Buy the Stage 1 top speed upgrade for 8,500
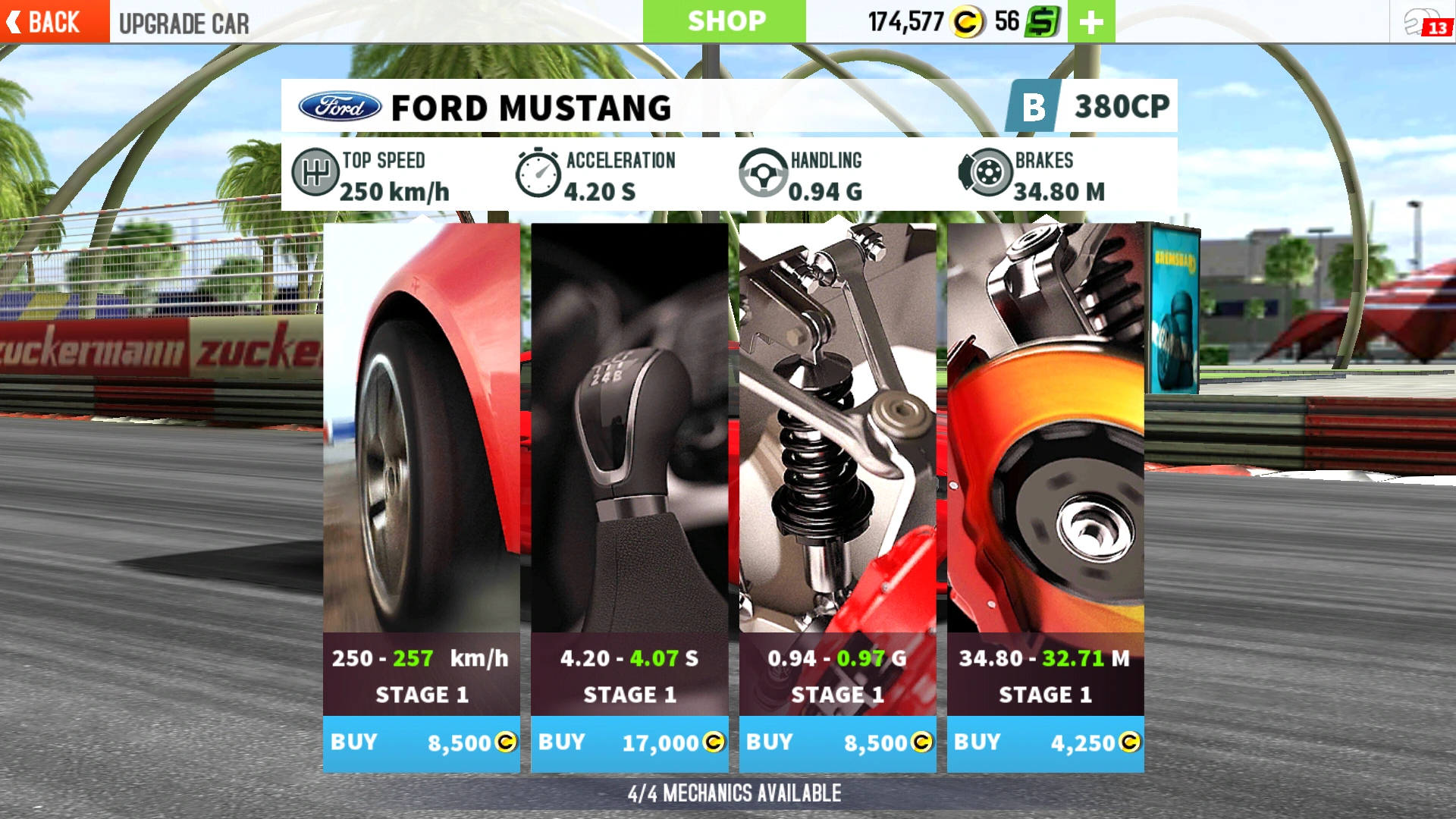Image resolution: width=1456 pixels, height=819 pixels. pos(422,744)
